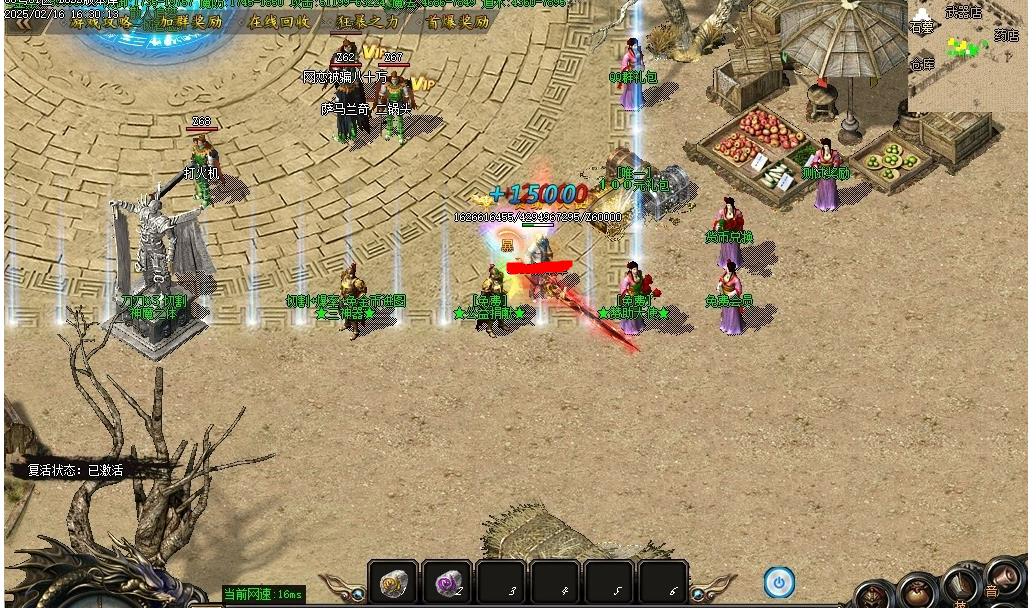1036x608 pixels.
Task: Select the 药店 pharmacy label on minimap
Action: pos(1006,36)
